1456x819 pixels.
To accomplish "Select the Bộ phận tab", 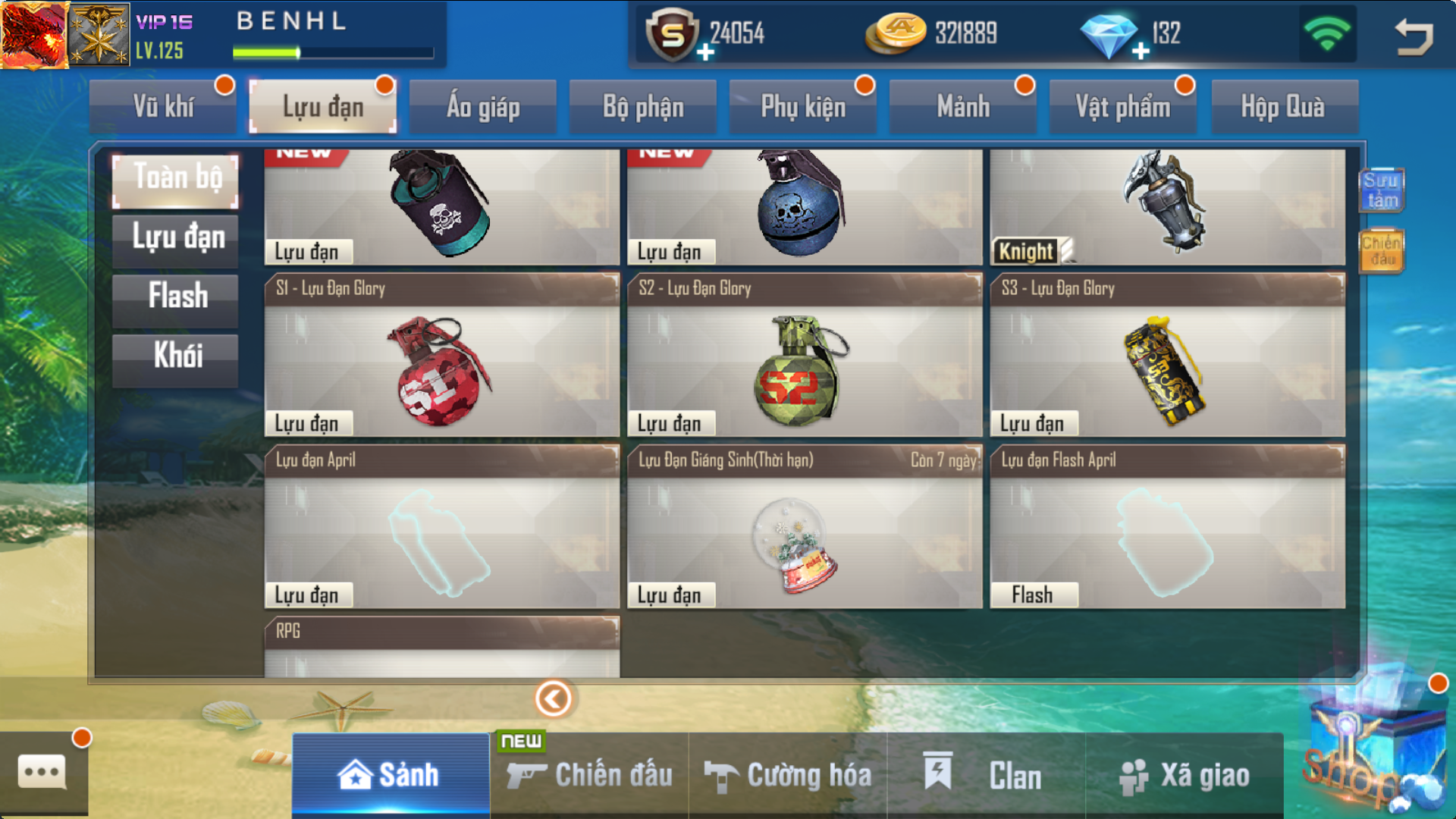I will (x=643, y=107).
